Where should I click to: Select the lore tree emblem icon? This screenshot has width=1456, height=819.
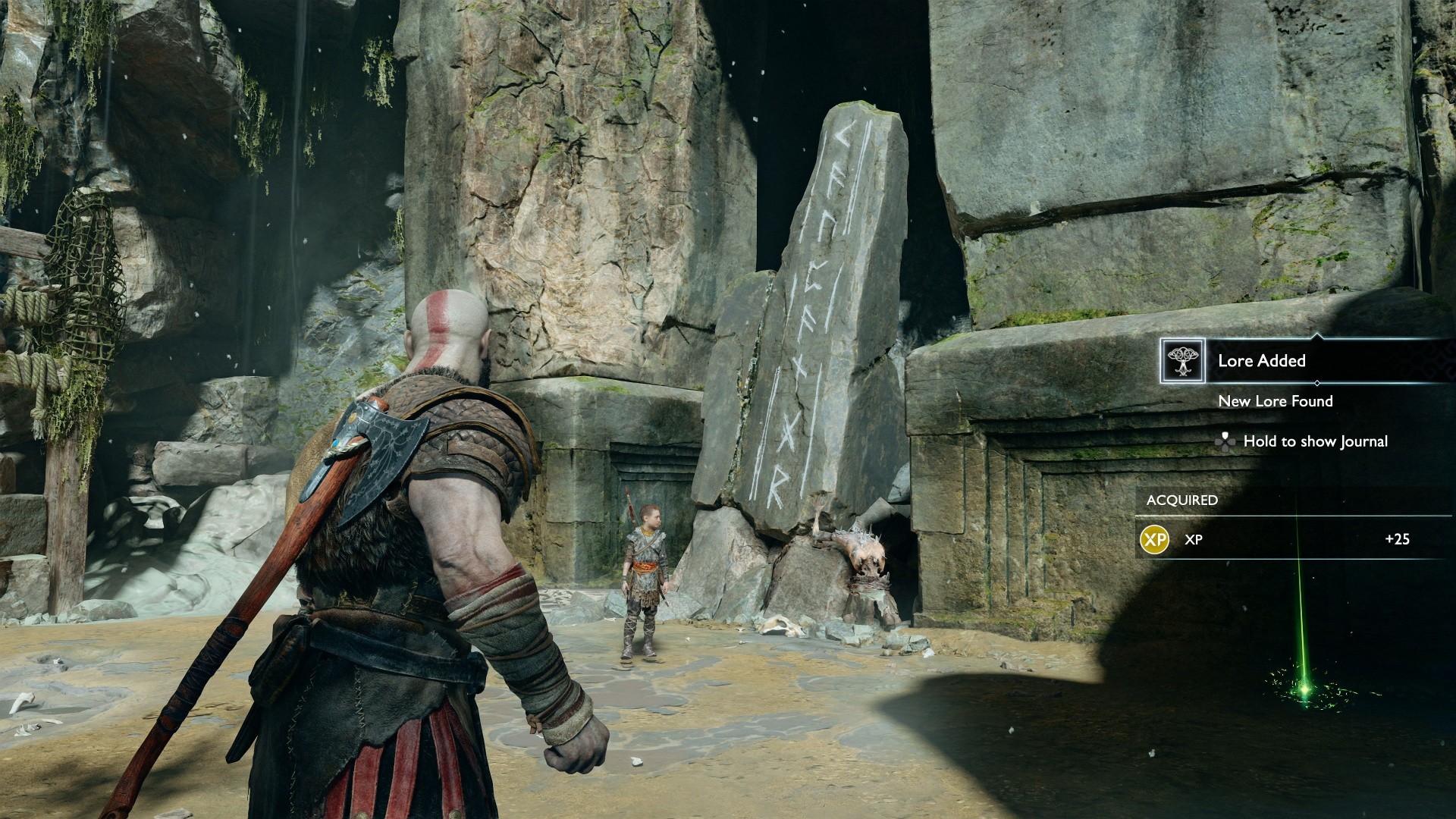1182,361
